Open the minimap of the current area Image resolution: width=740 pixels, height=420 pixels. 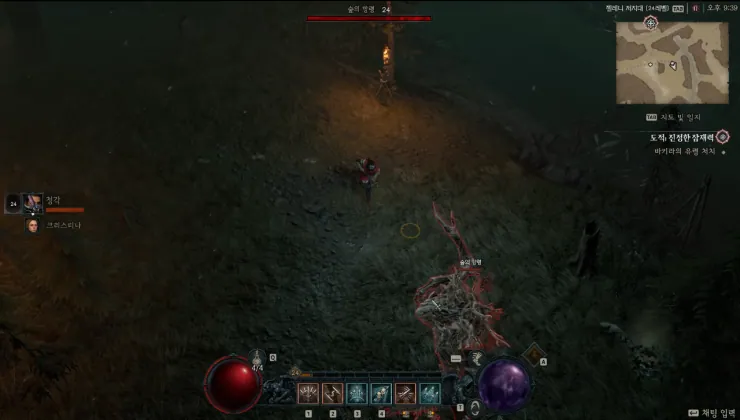pyautogui.click(x=658, y=62)
